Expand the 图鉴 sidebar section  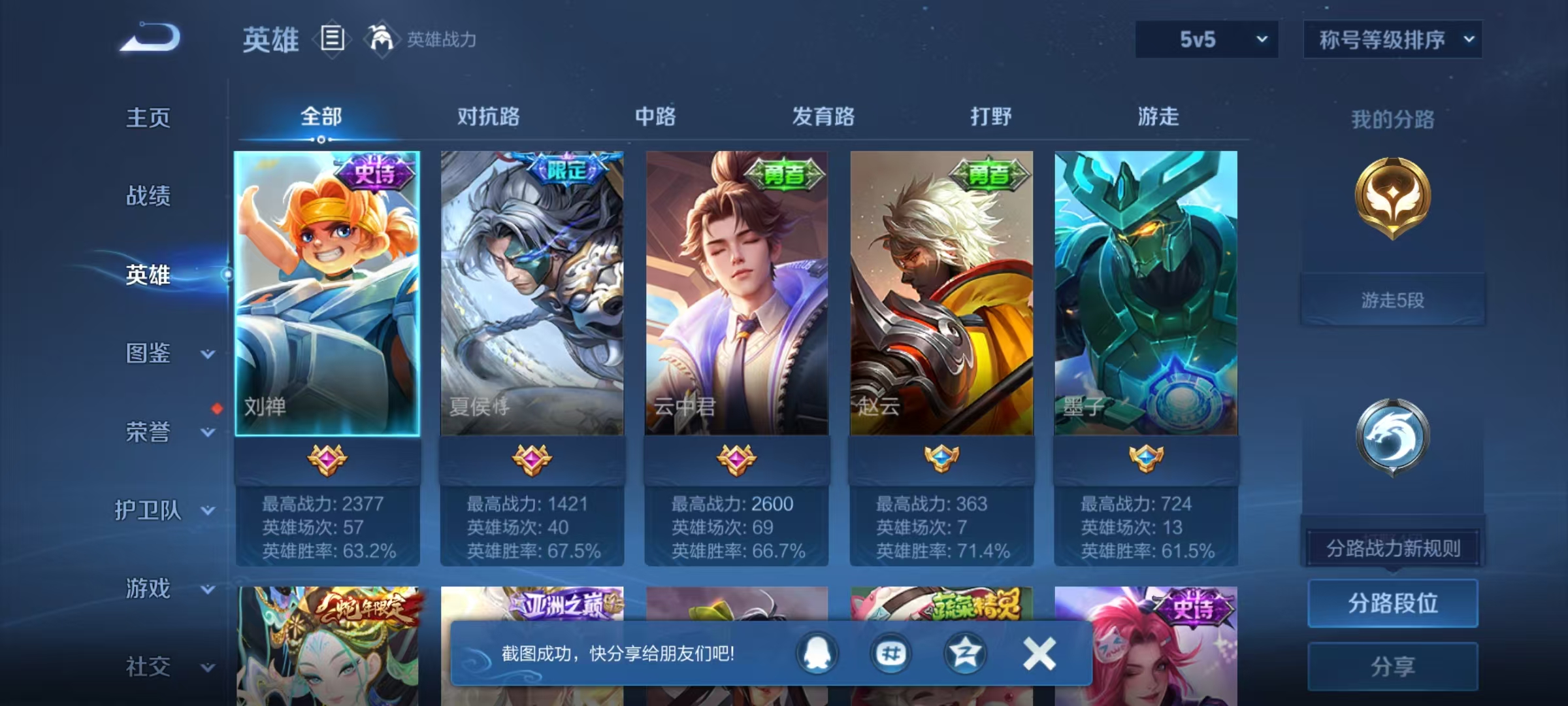[150, 354]
